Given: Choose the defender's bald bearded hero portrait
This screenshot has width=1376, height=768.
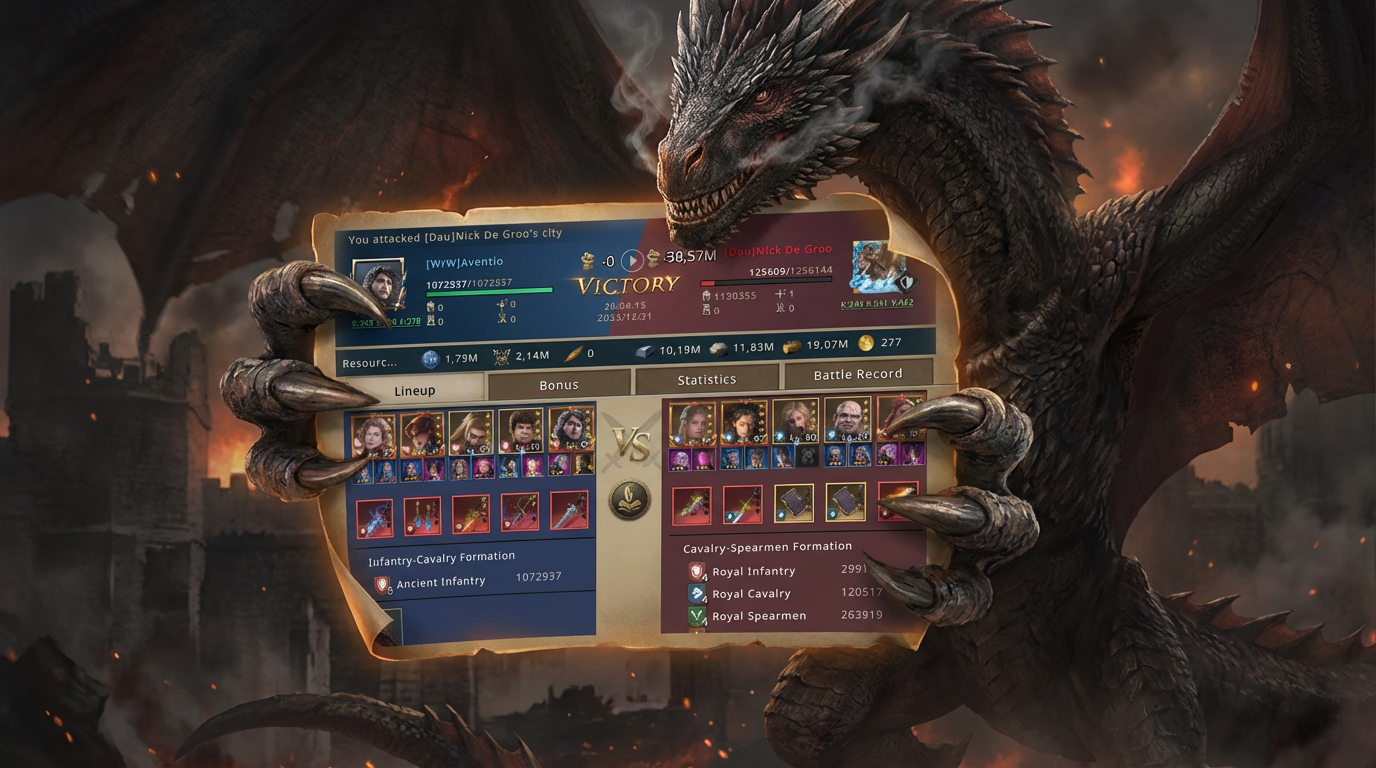Looking at the screenshot, I should point(845,421).
